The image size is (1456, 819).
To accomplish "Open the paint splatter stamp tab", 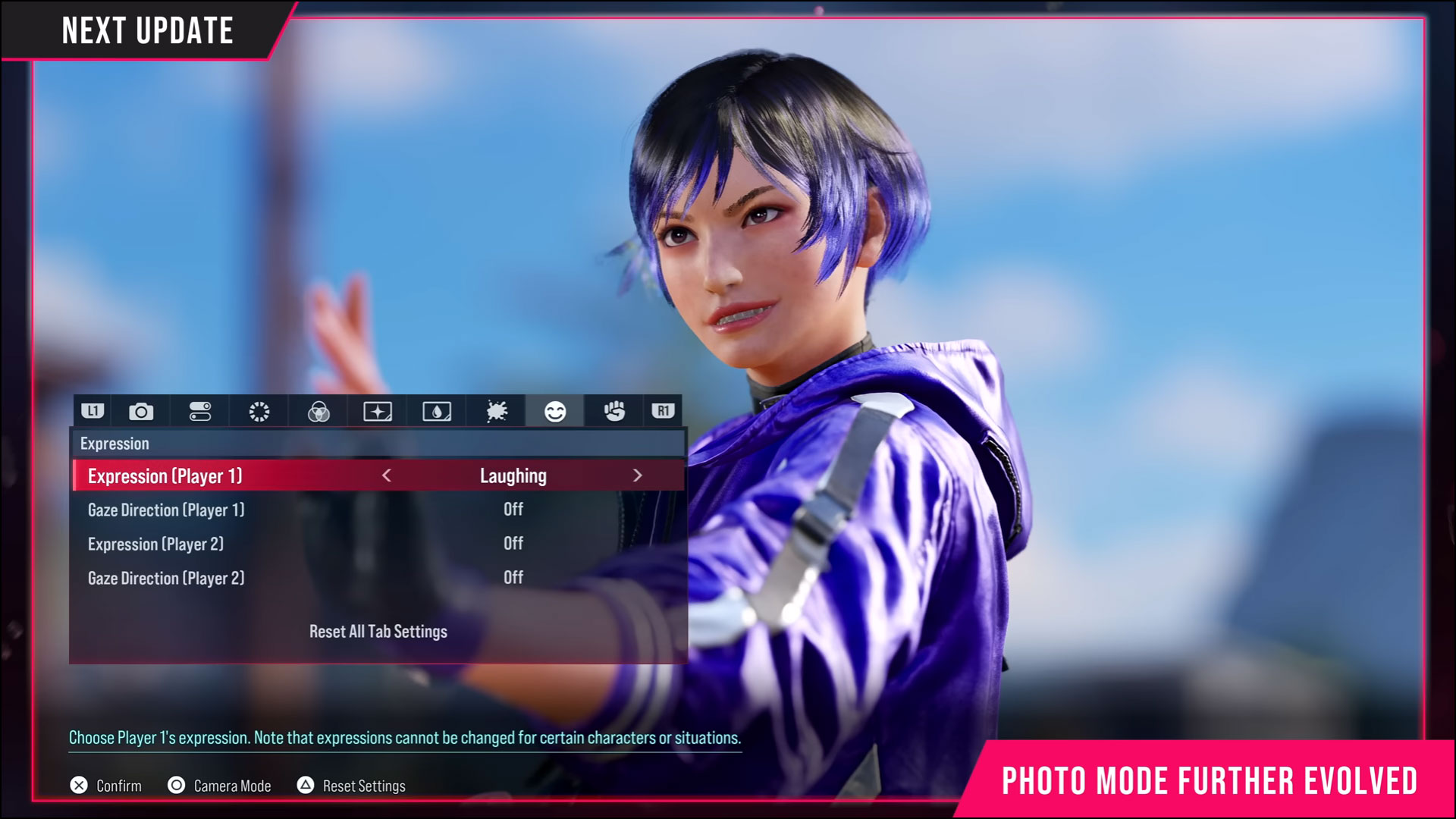I will pyautogui.click(x=495, y=411).
